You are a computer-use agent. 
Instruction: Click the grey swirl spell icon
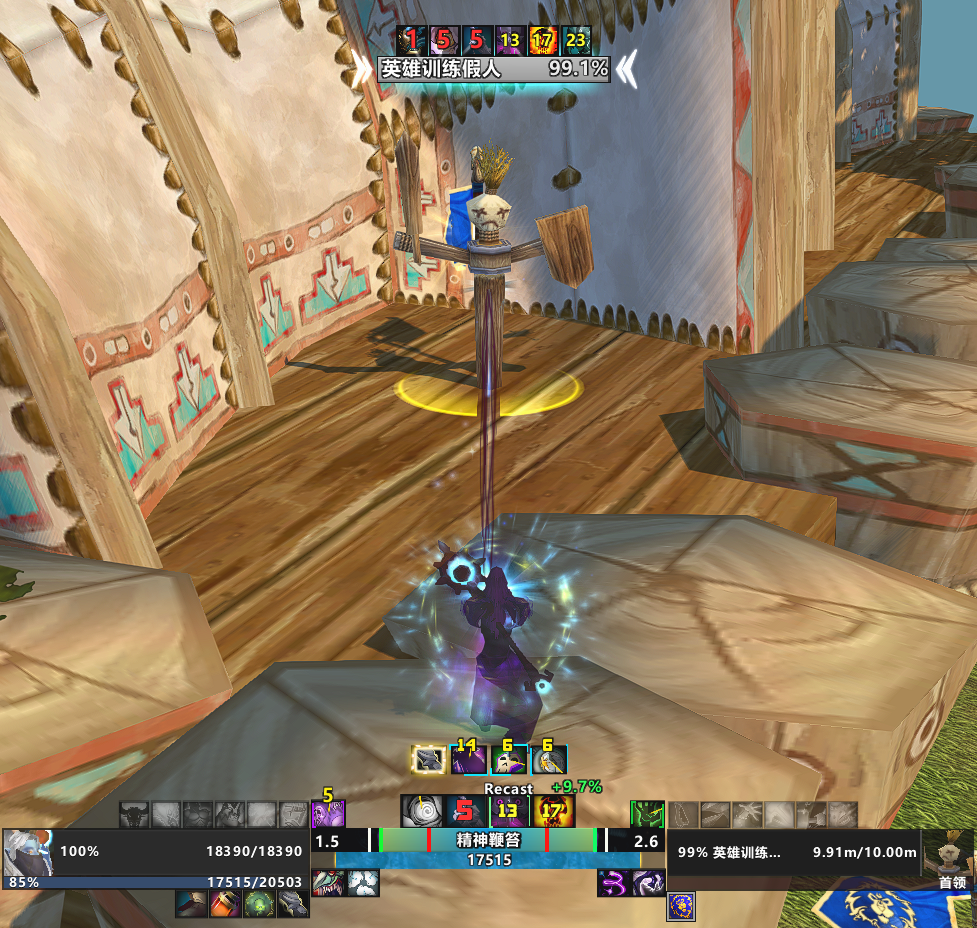click(417, 811)
